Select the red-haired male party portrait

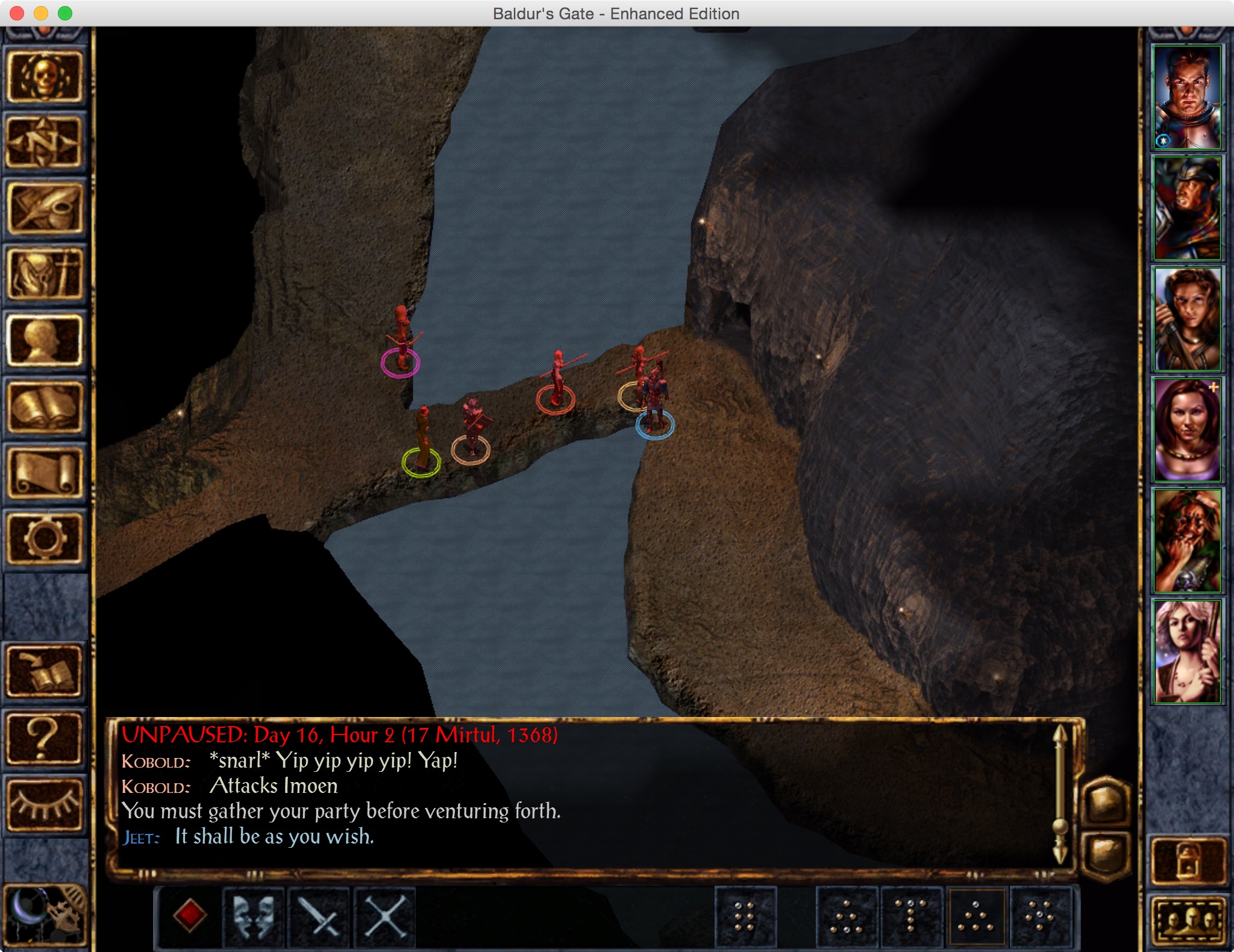(x=1186, y=98)
